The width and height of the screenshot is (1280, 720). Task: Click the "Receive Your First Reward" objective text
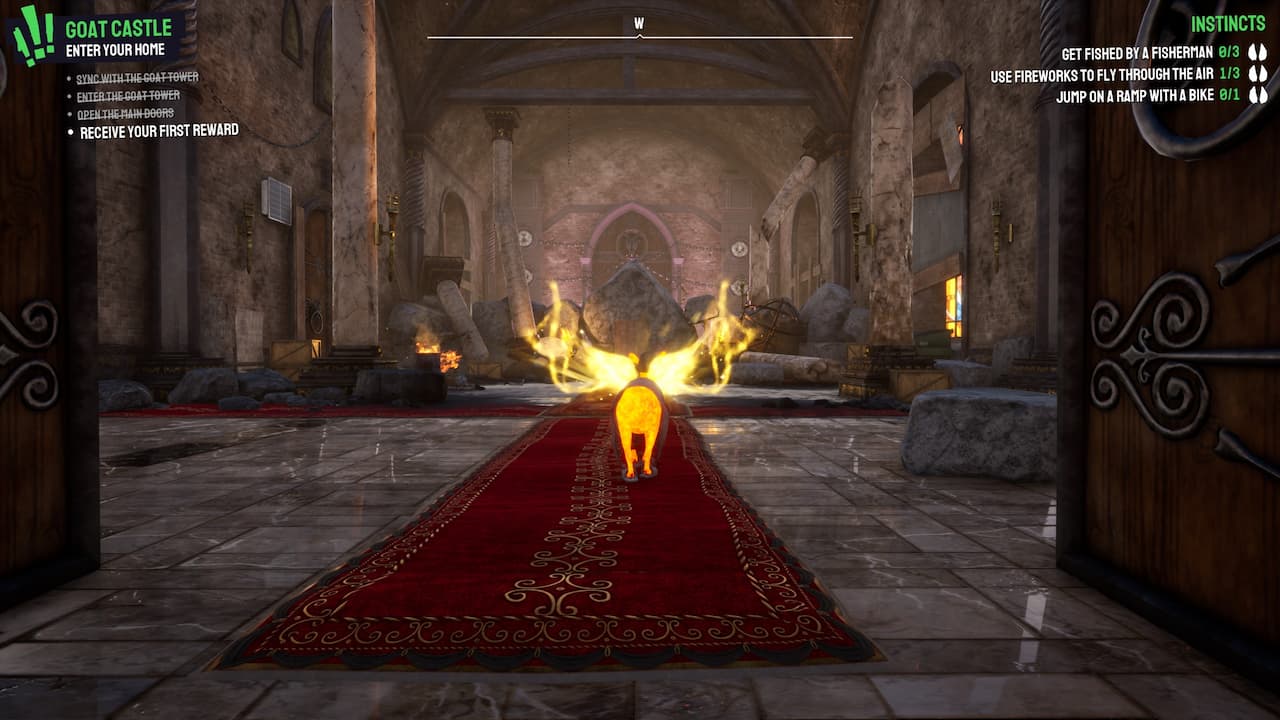160,130
